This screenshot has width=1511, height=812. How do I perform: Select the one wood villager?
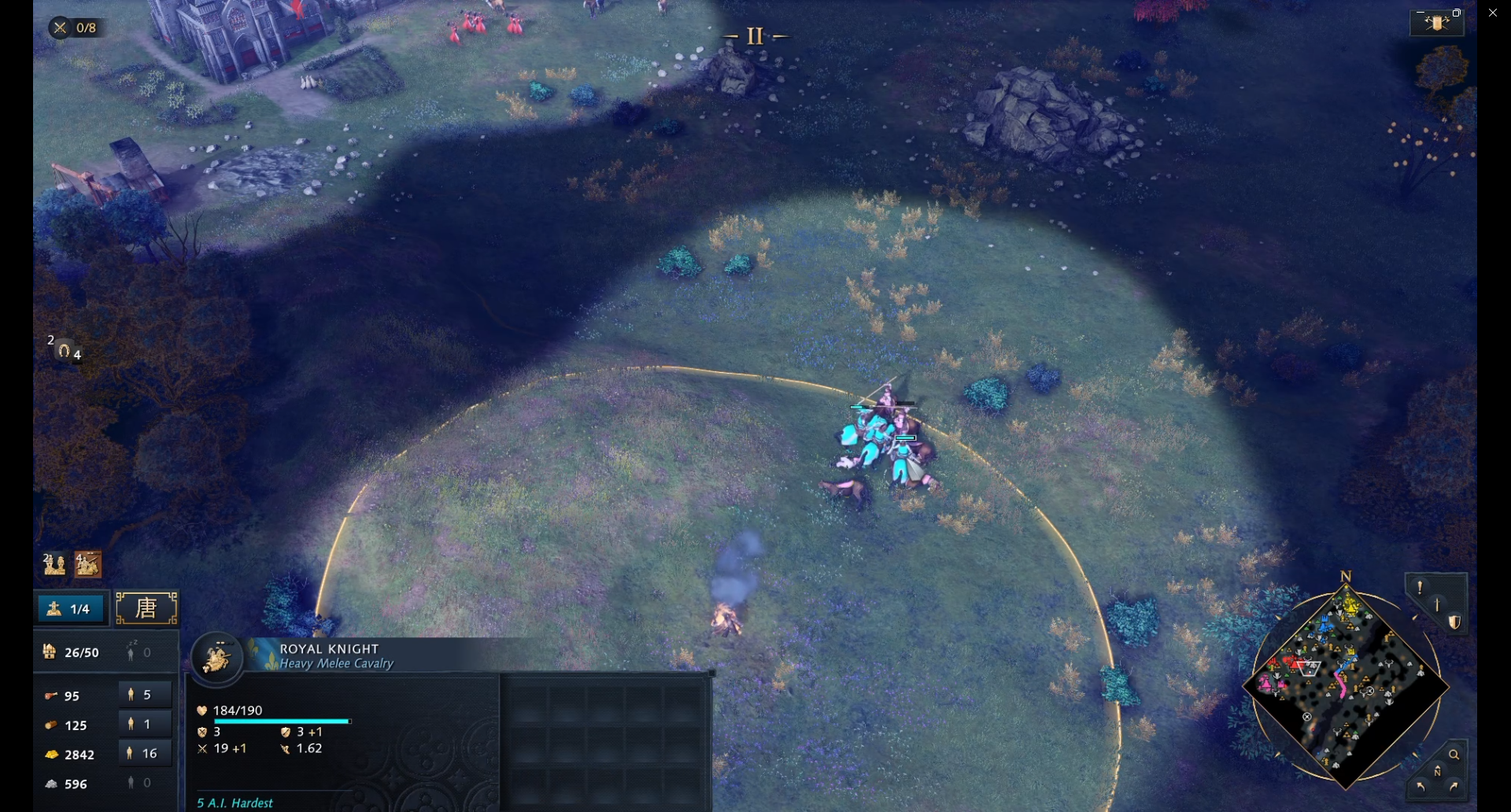(x=145, y=724)
